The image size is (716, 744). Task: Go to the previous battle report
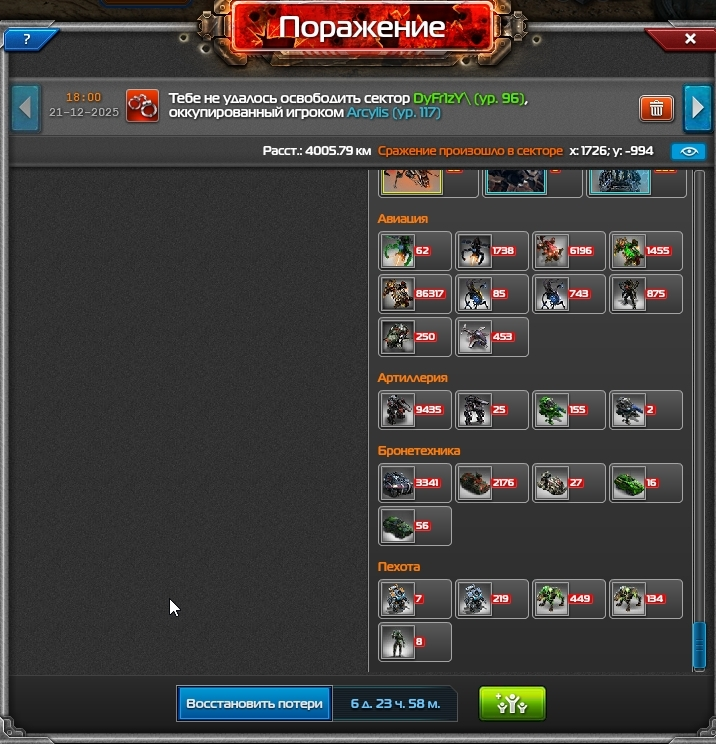(25, 107)
